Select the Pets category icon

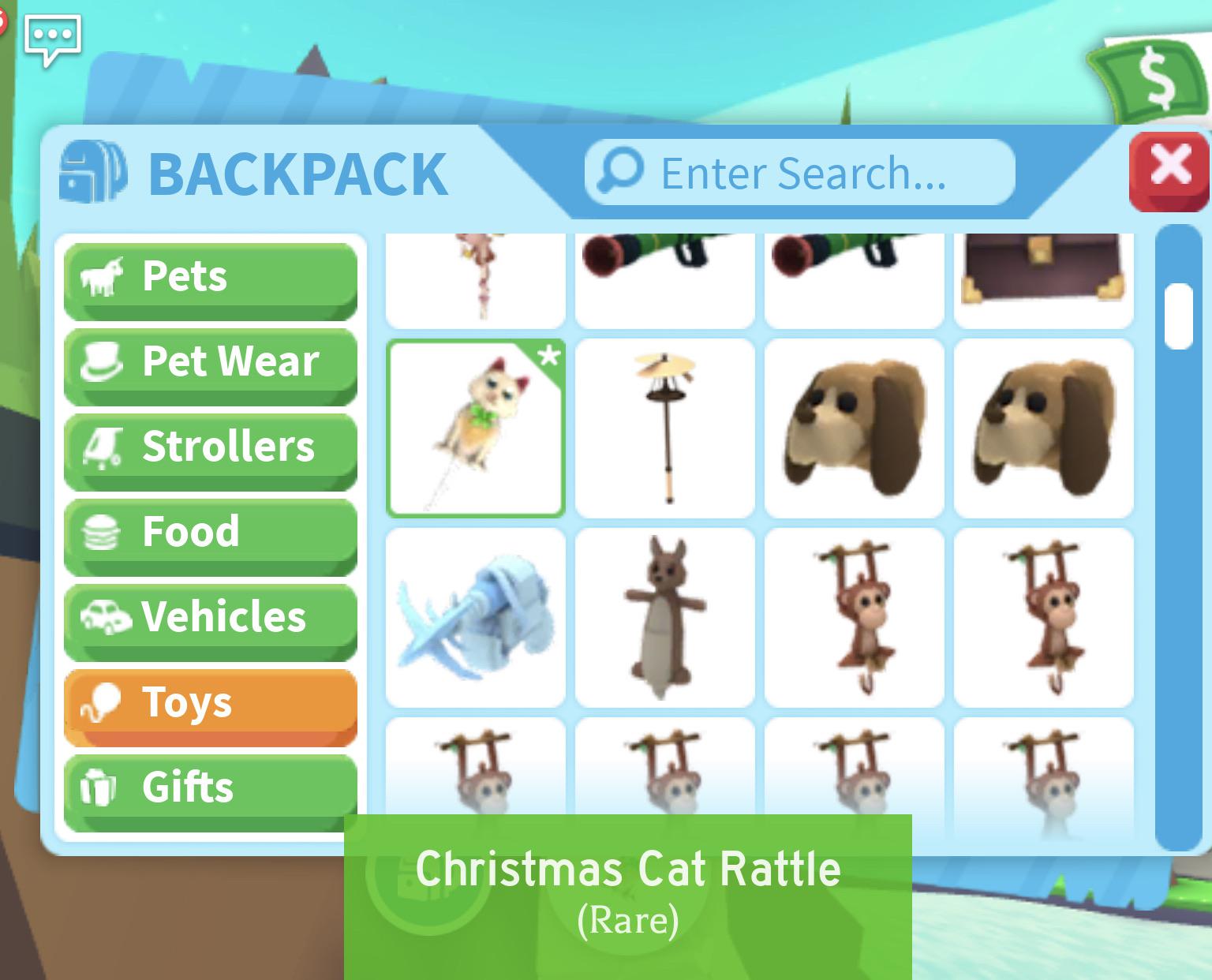pos(102,276)
